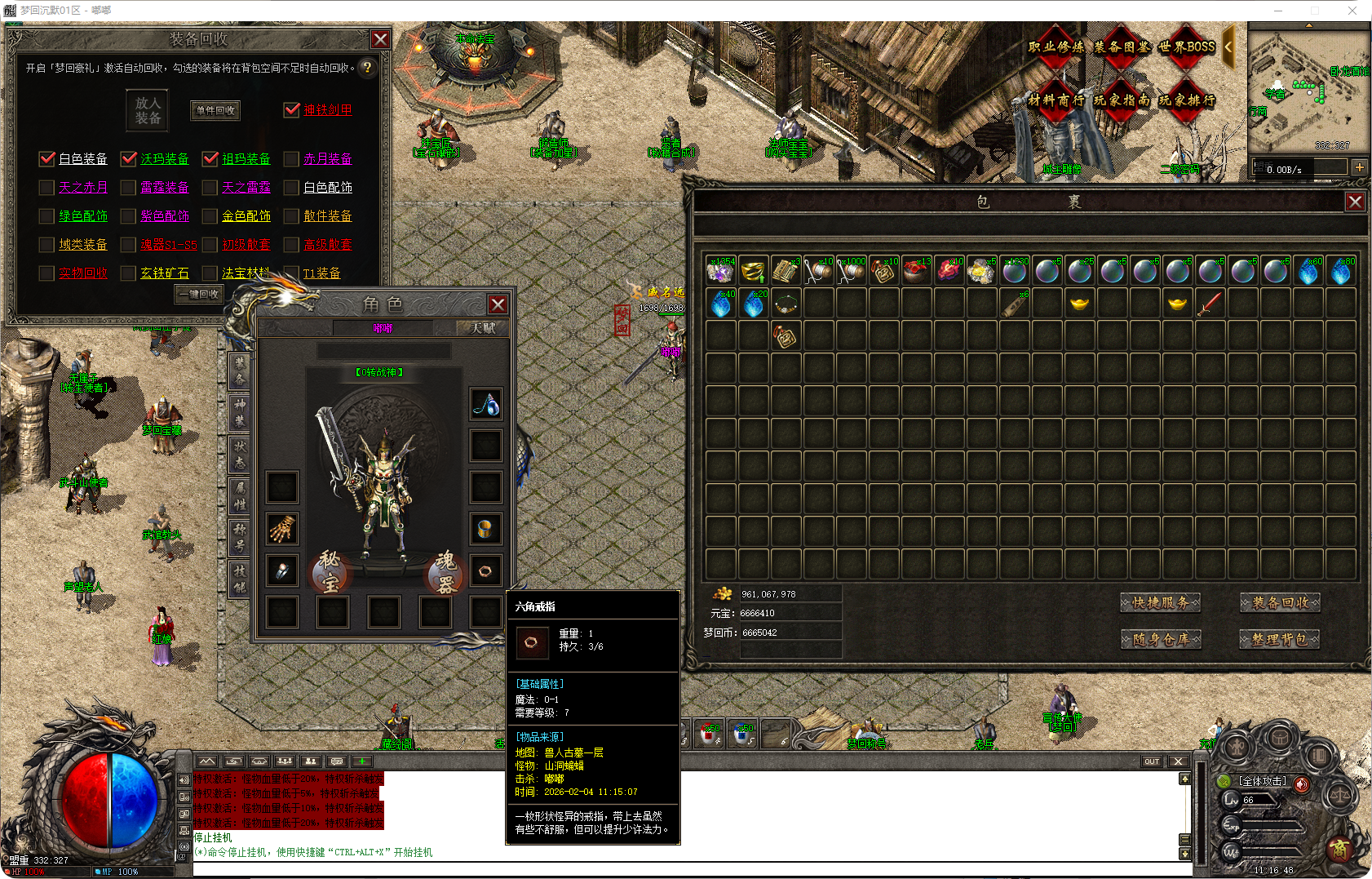Image resolution: width=1372 pixels, height=879 pixels.
Task: Sort the bag with 整理背包
Action: [1280, 639]
